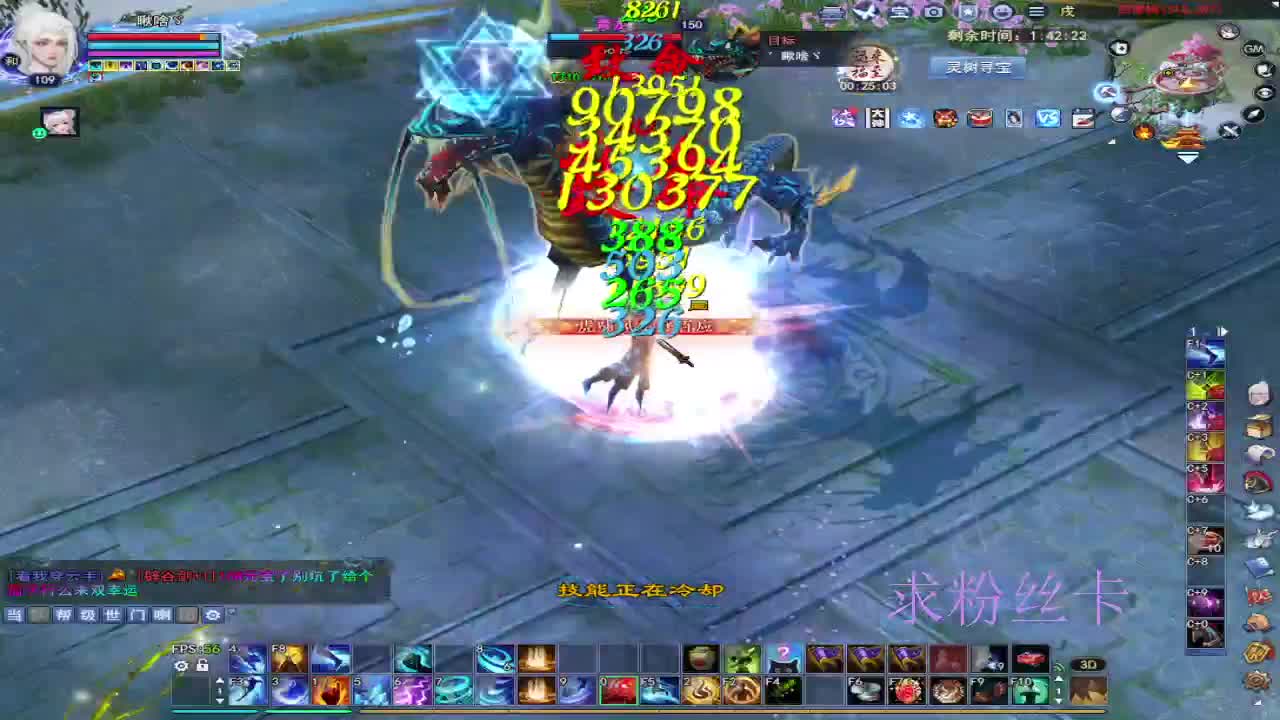Collapse the minimap using the down chevron
Image resolution: width=1280 pixels, height=720 pixels.
1187,157
